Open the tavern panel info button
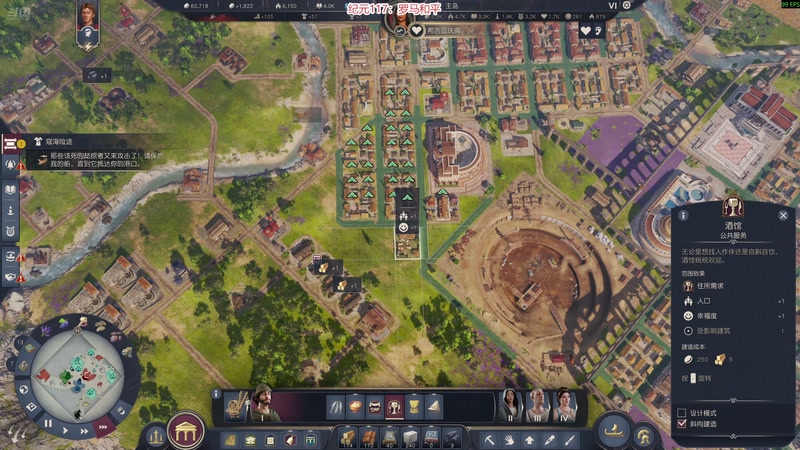The height and width of the screenshot is (450, 800). [684, 215]
